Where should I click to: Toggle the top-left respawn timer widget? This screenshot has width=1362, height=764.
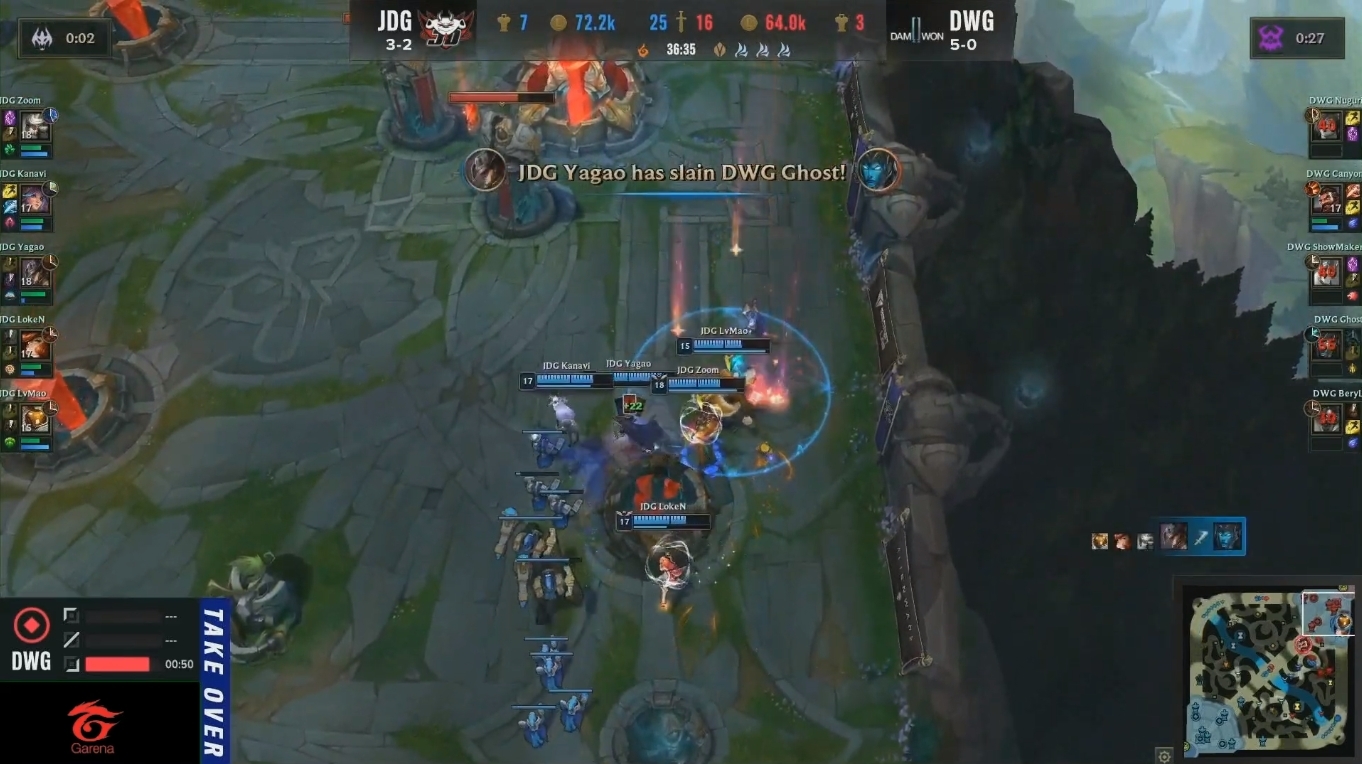click(x=65, y=38)
